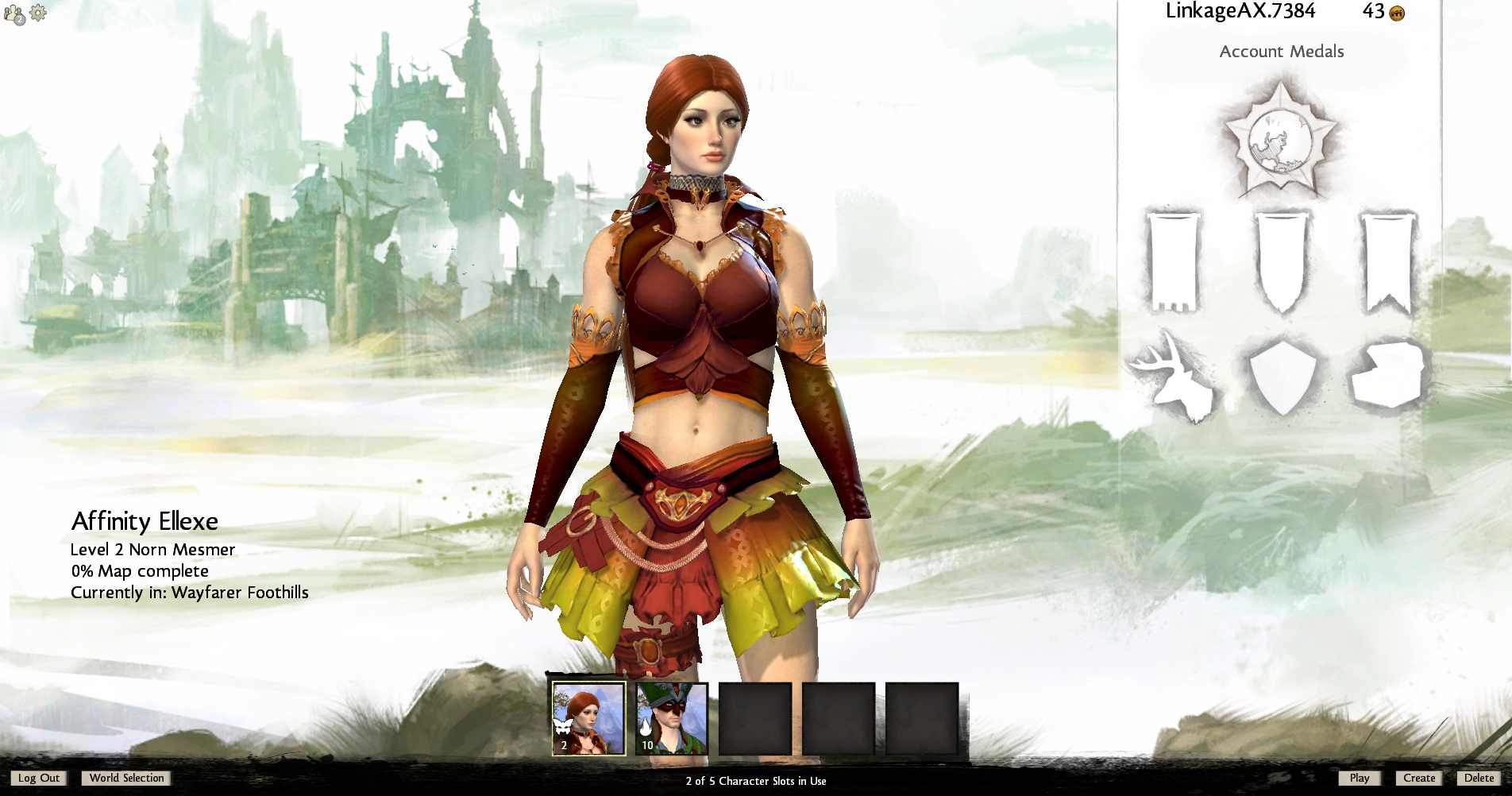The image size is (1512, 796).
Task: Play the selected character
Action: tap(1359, 779)
